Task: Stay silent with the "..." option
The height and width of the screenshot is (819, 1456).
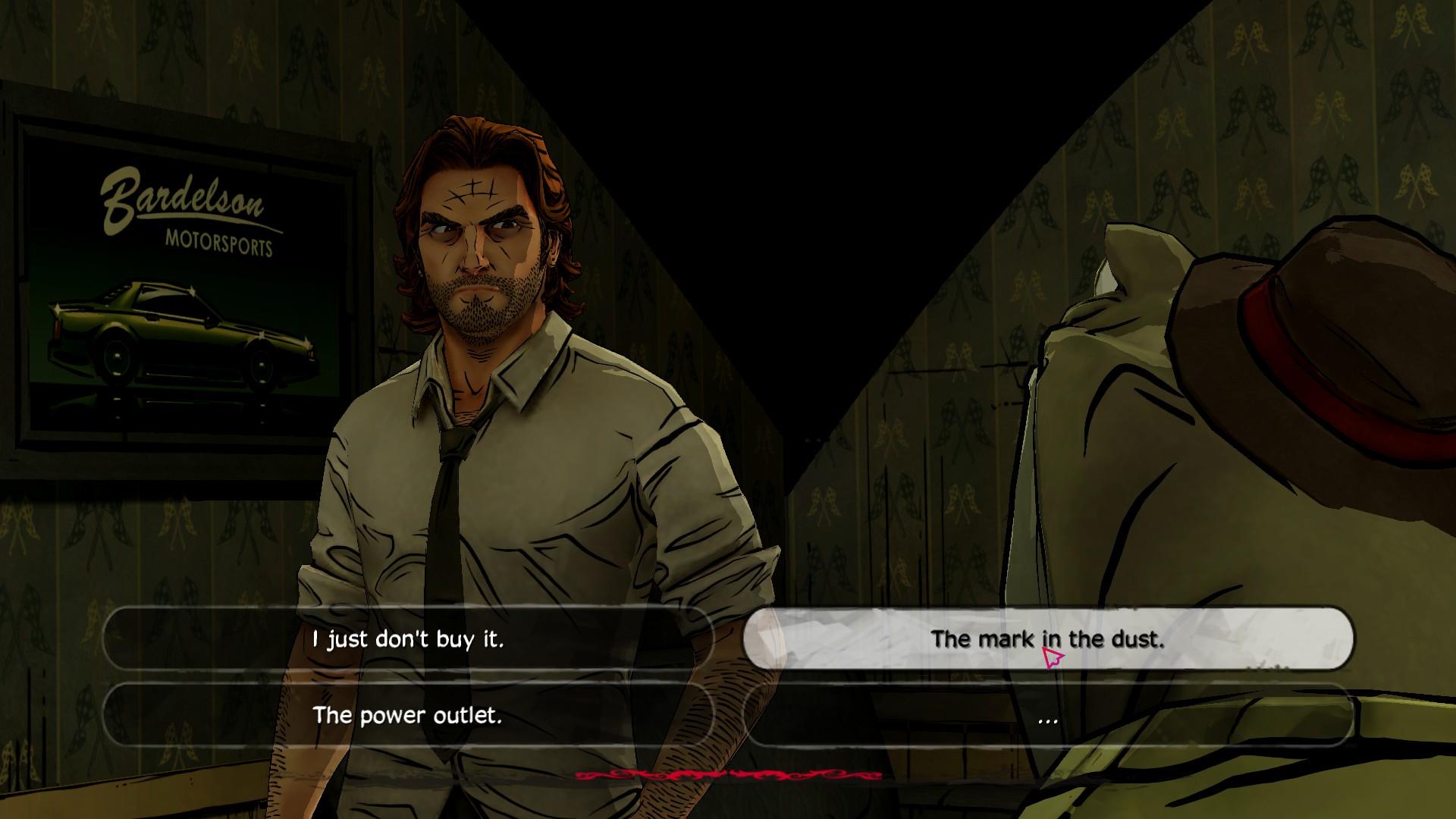Action: (x=1047, y=715)
